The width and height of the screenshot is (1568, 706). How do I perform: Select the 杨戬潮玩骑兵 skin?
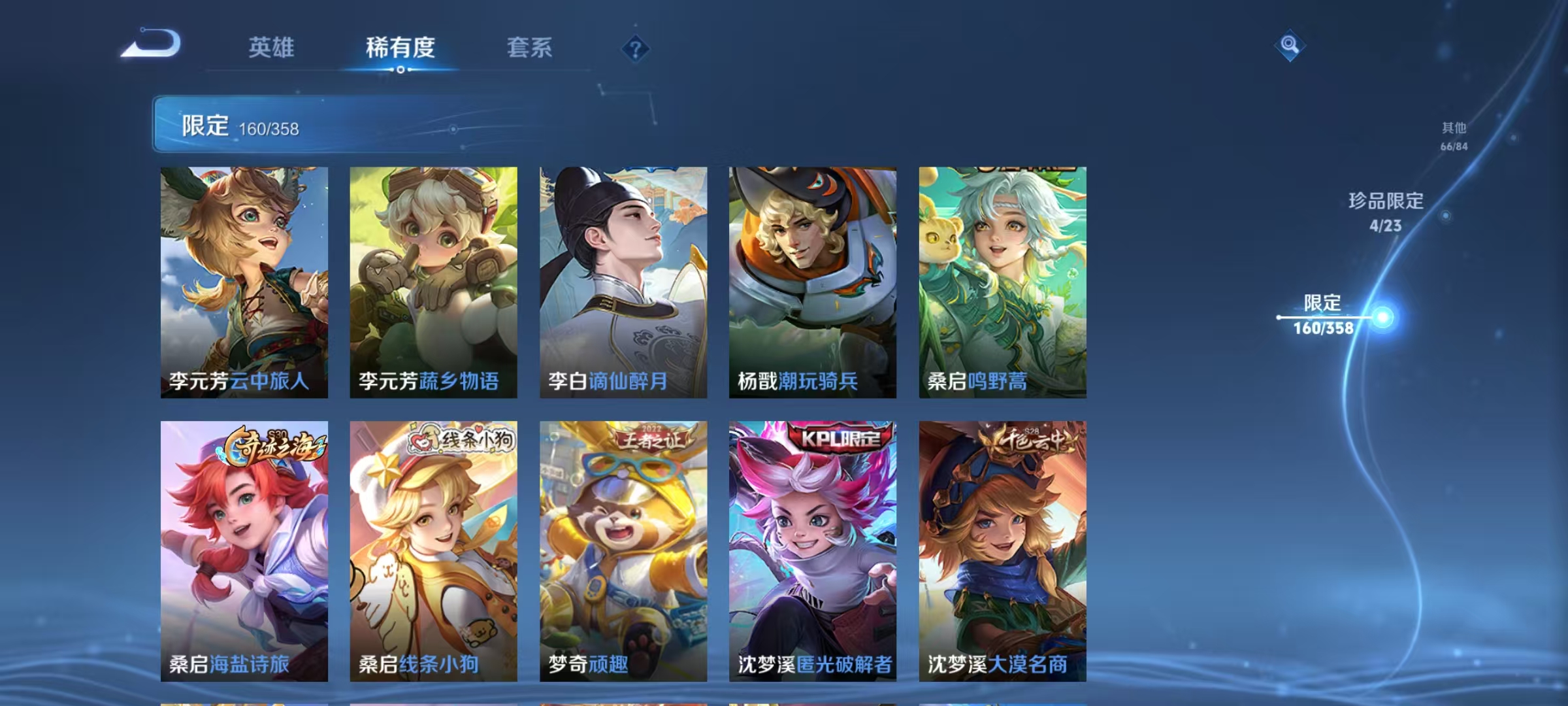pyautogui.click(x=811, y=281)
